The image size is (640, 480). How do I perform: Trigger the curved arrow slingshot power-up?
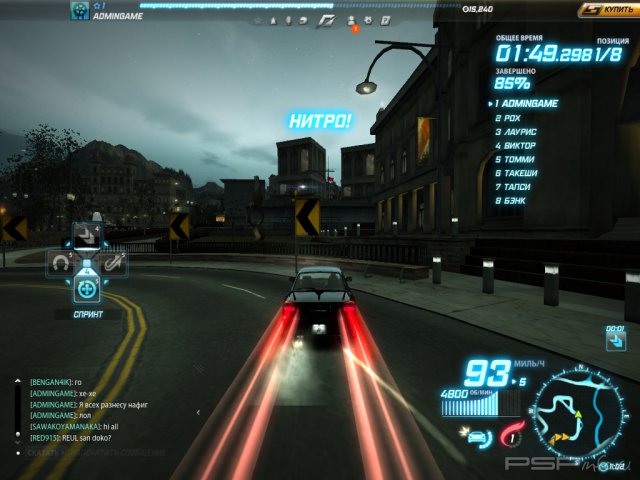114,263
